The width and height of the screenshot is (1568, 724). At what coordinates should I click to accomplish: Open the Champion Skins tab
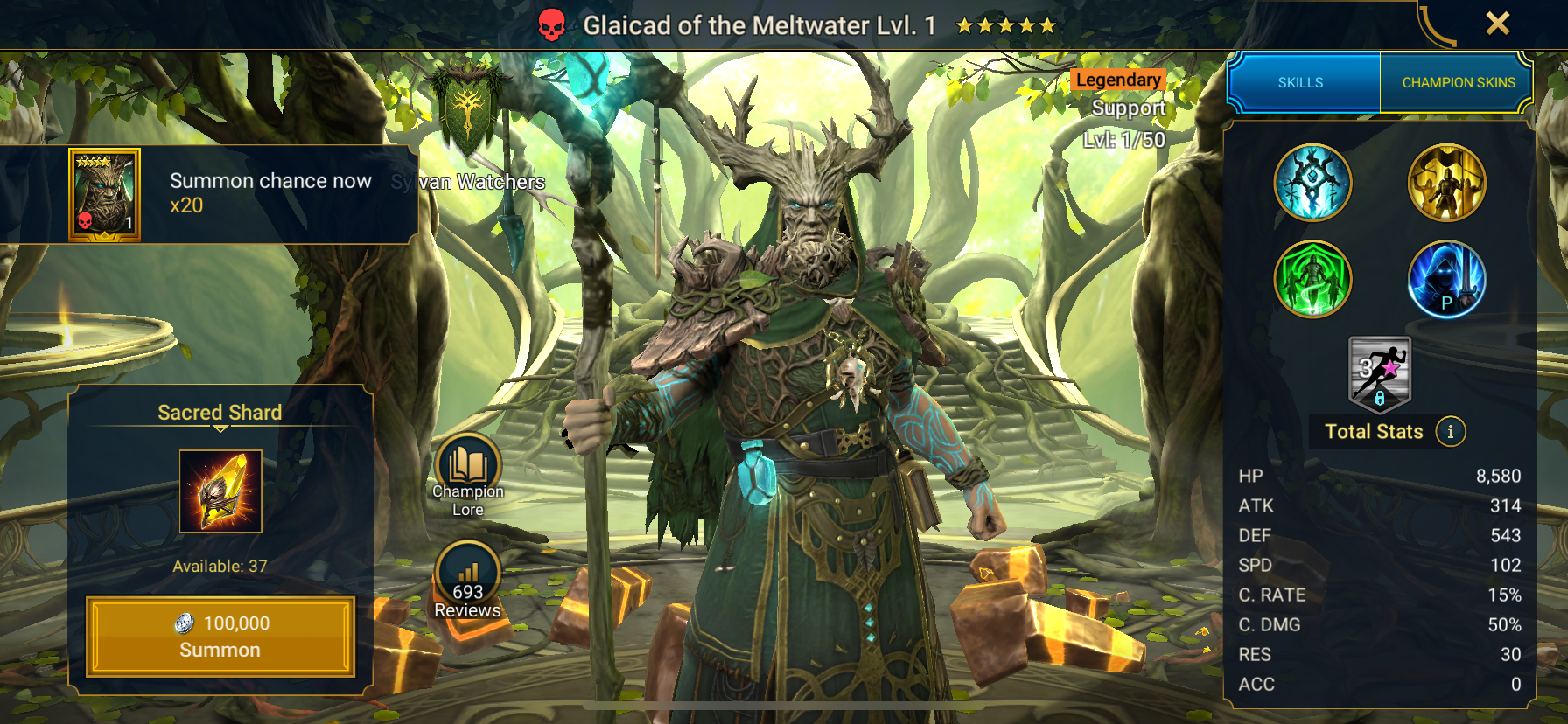point(1458,82)
